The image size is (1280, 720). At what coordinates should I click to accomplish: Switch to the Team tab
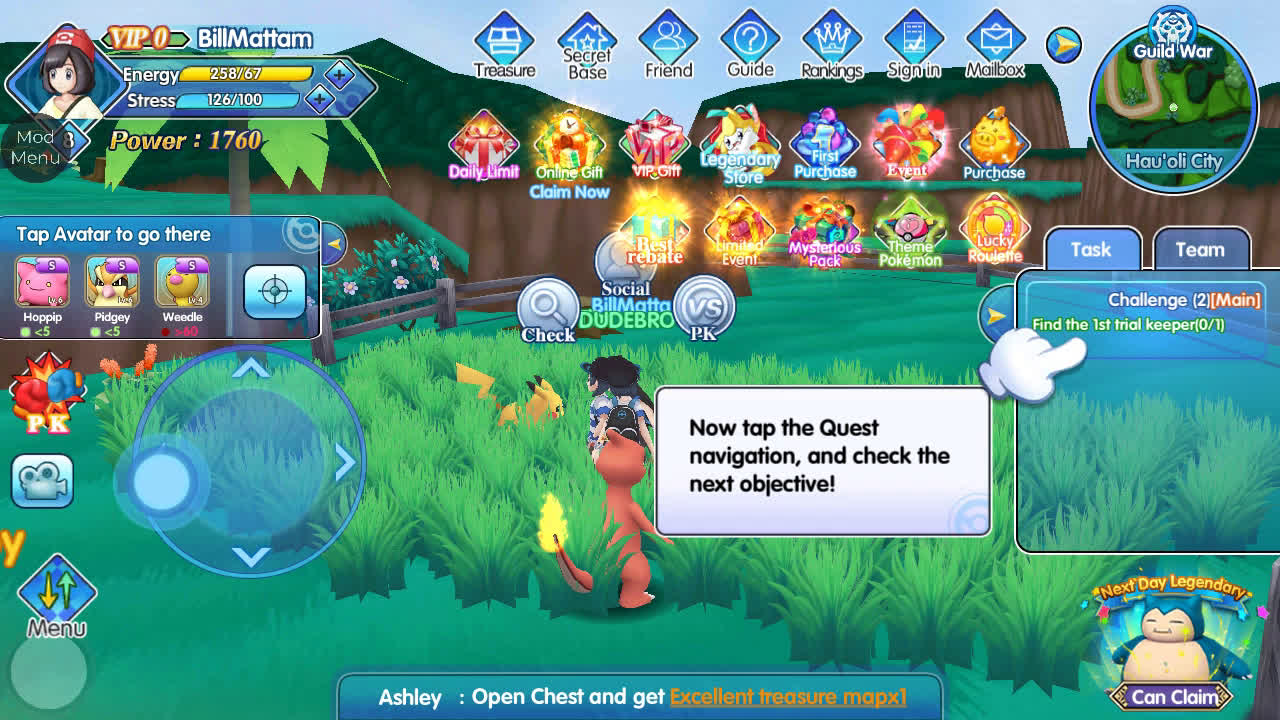click(x=1200, y=250)
